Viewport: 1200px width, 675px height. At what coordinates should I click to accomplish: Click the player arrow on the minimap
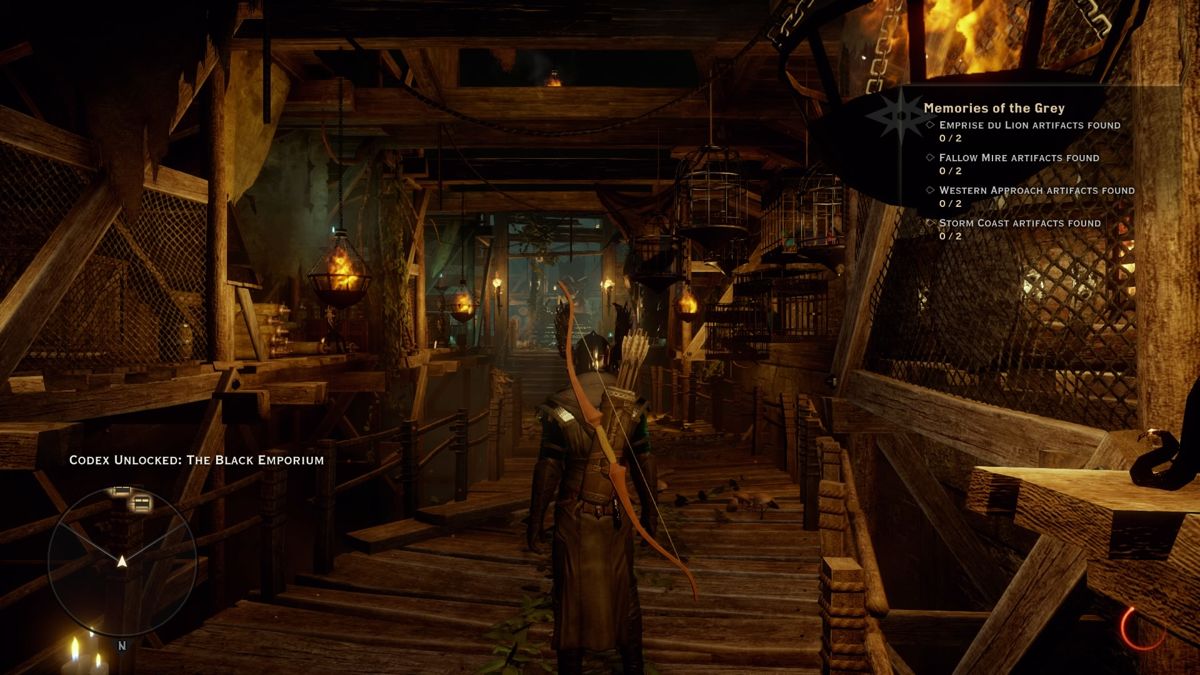(122, 561)
